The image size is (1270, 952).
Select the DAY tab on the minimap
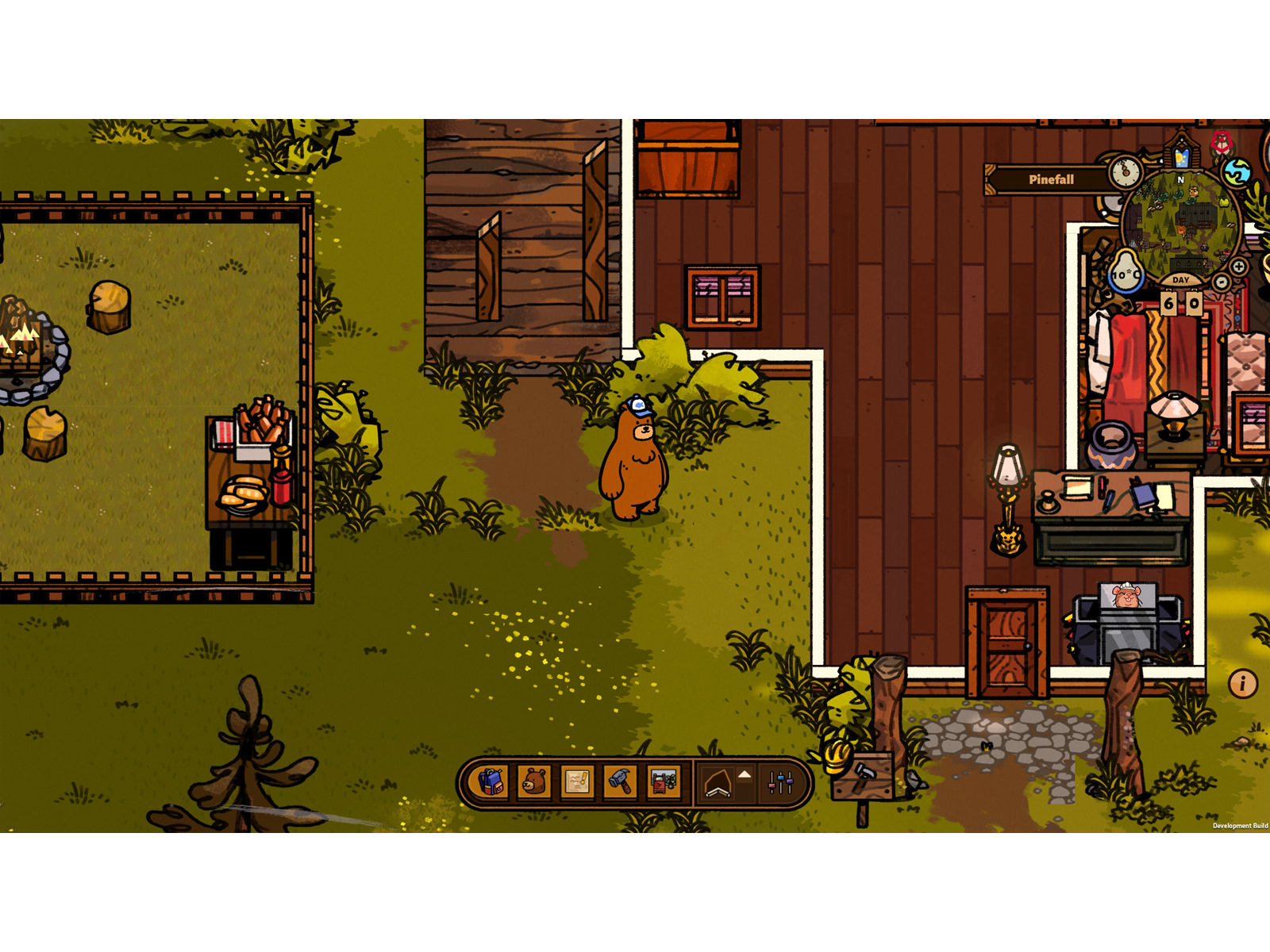(x=1180, y=280)
